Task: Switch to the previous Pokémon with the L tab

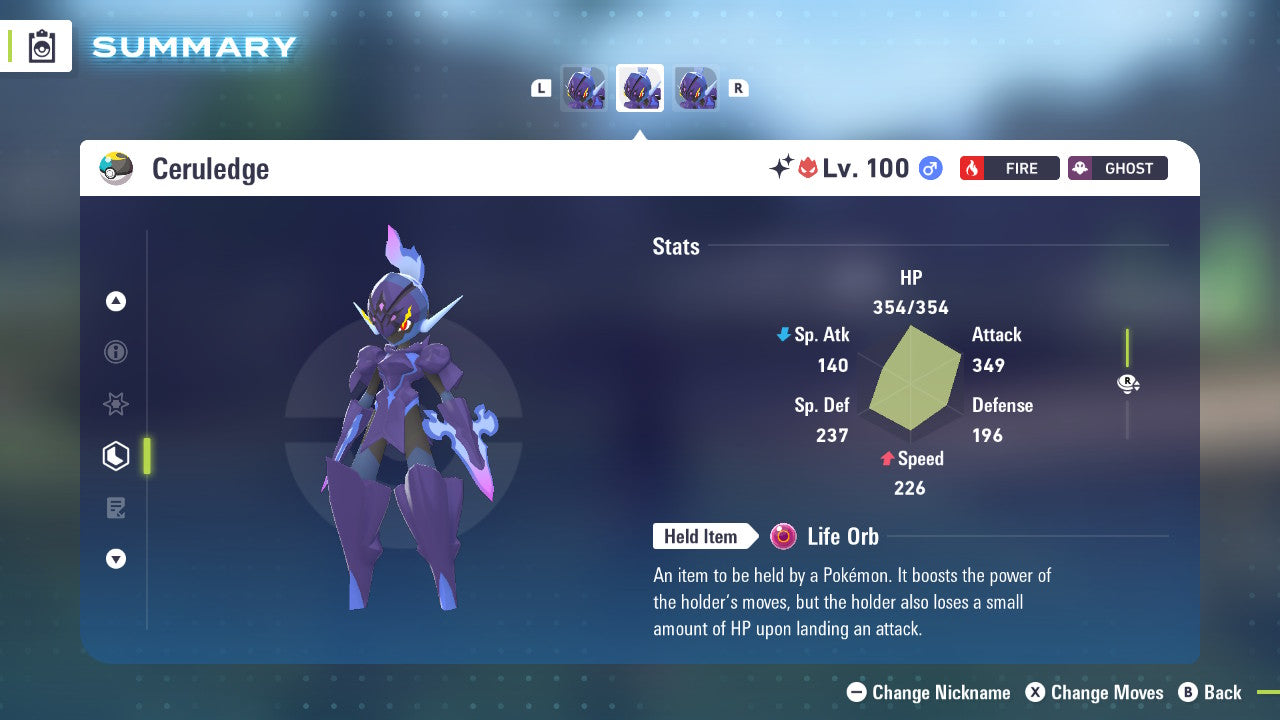Action: [541, 88]
